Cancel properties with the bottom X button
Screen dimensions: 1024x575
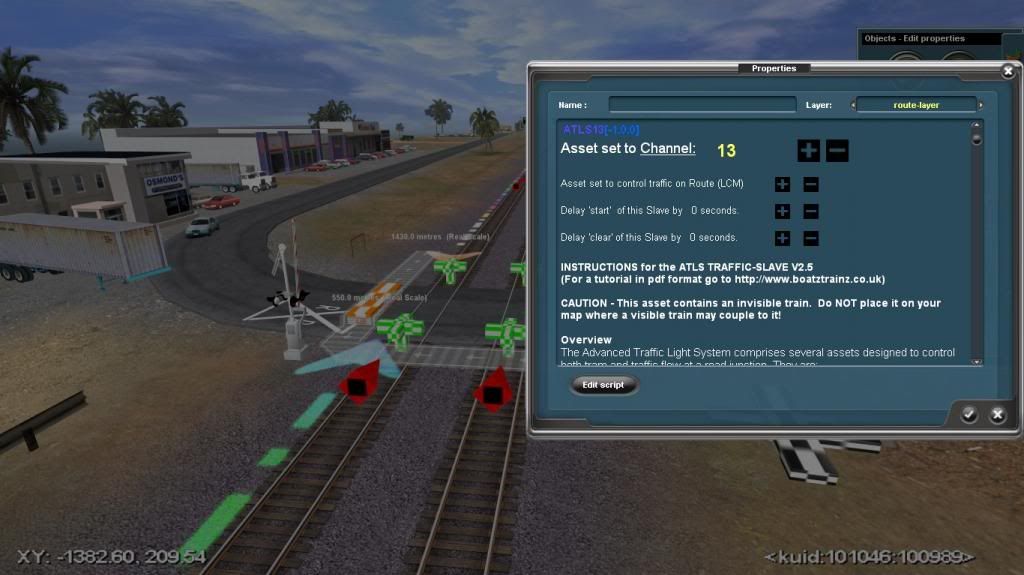tap(997, 414)
